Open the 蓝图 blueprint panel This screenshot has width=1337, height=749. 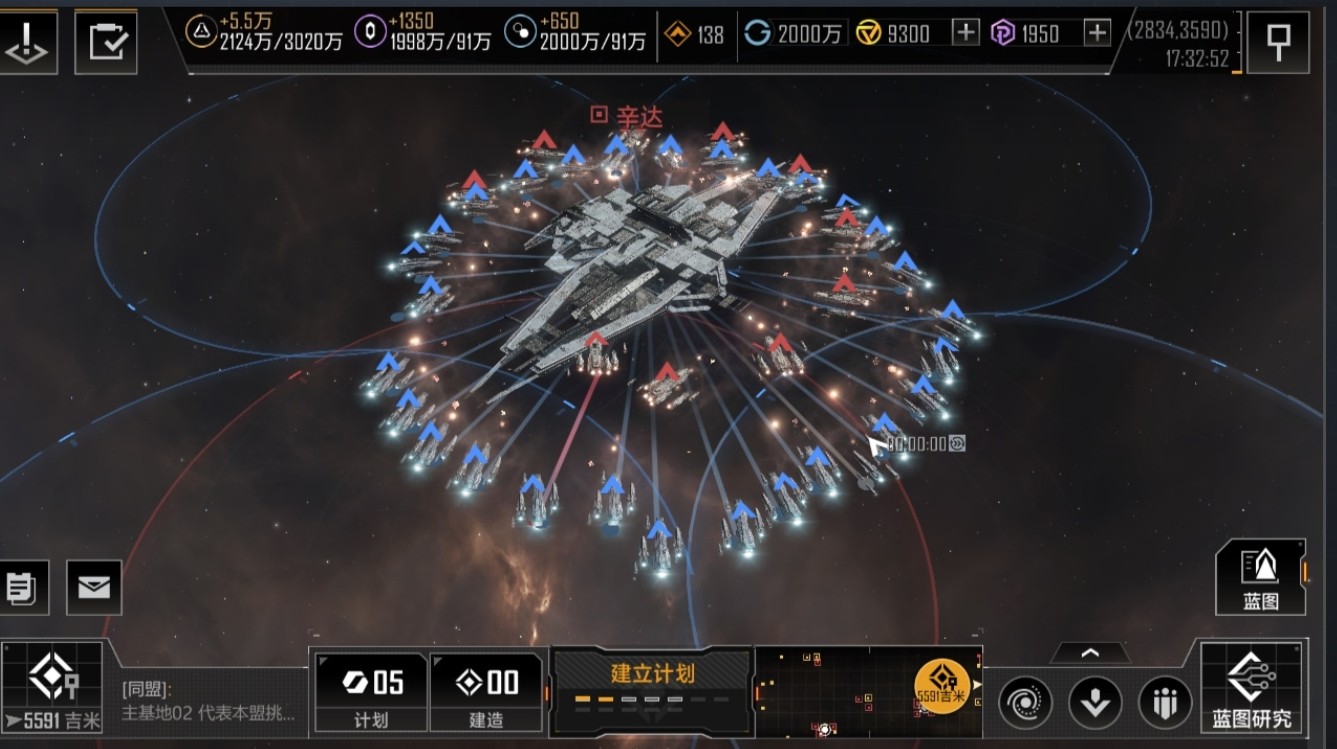pyautogui.click(x=1260, y=577)
